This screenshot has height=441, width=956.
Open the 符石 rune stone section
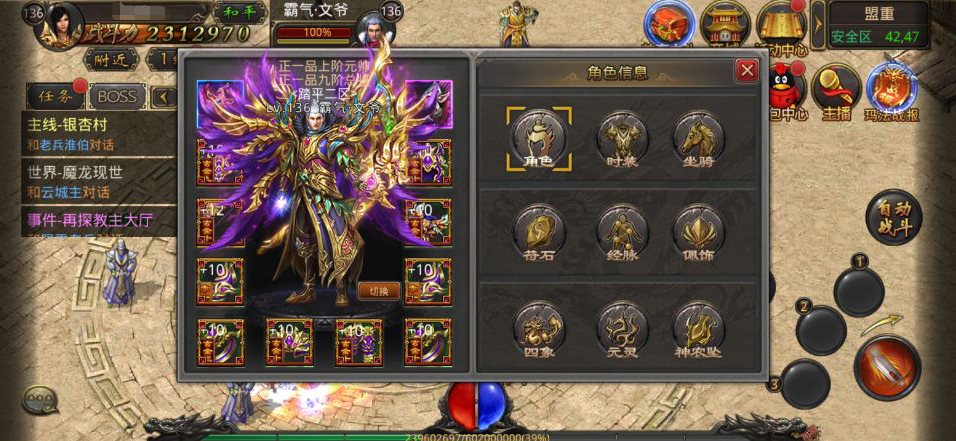[x=539, y=231]
